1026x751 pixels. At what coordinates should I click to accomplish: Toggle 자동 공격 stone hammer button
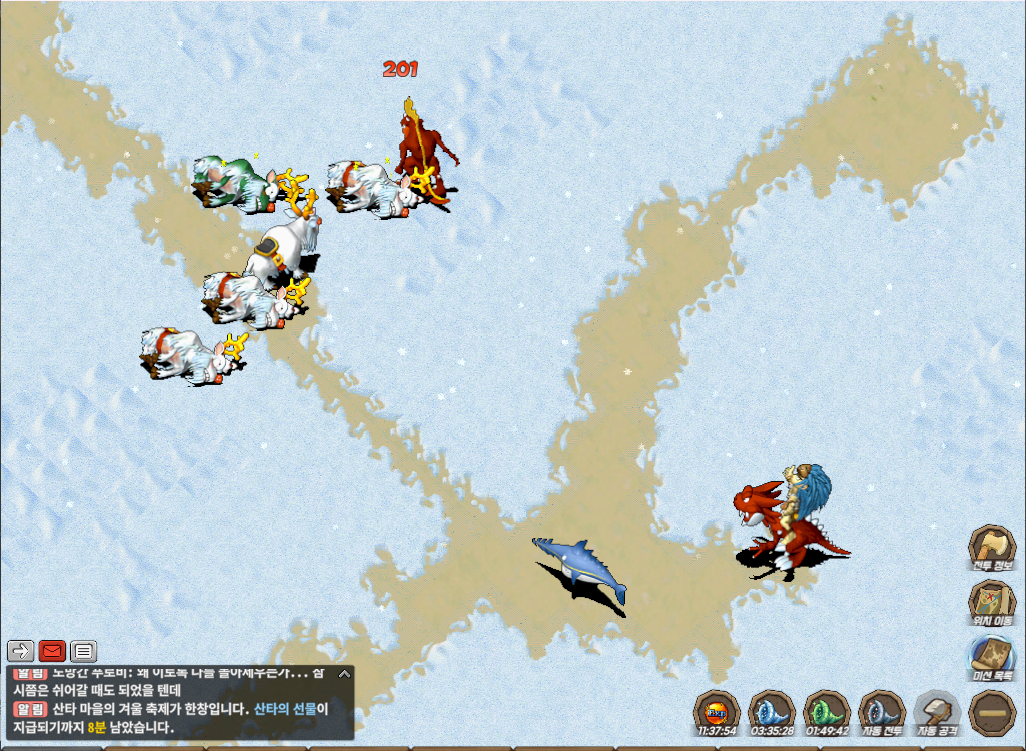(x=936, y=711)
